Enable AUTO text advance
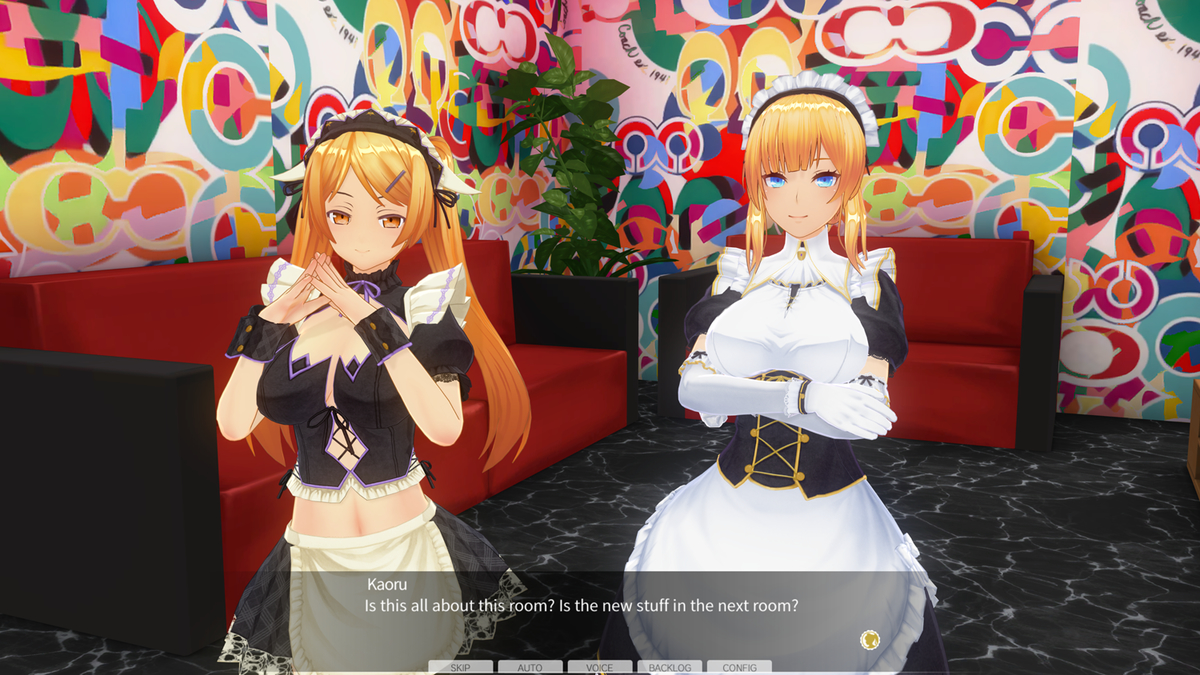This screenshot has width=1200, height=675. tap(530, 667)
